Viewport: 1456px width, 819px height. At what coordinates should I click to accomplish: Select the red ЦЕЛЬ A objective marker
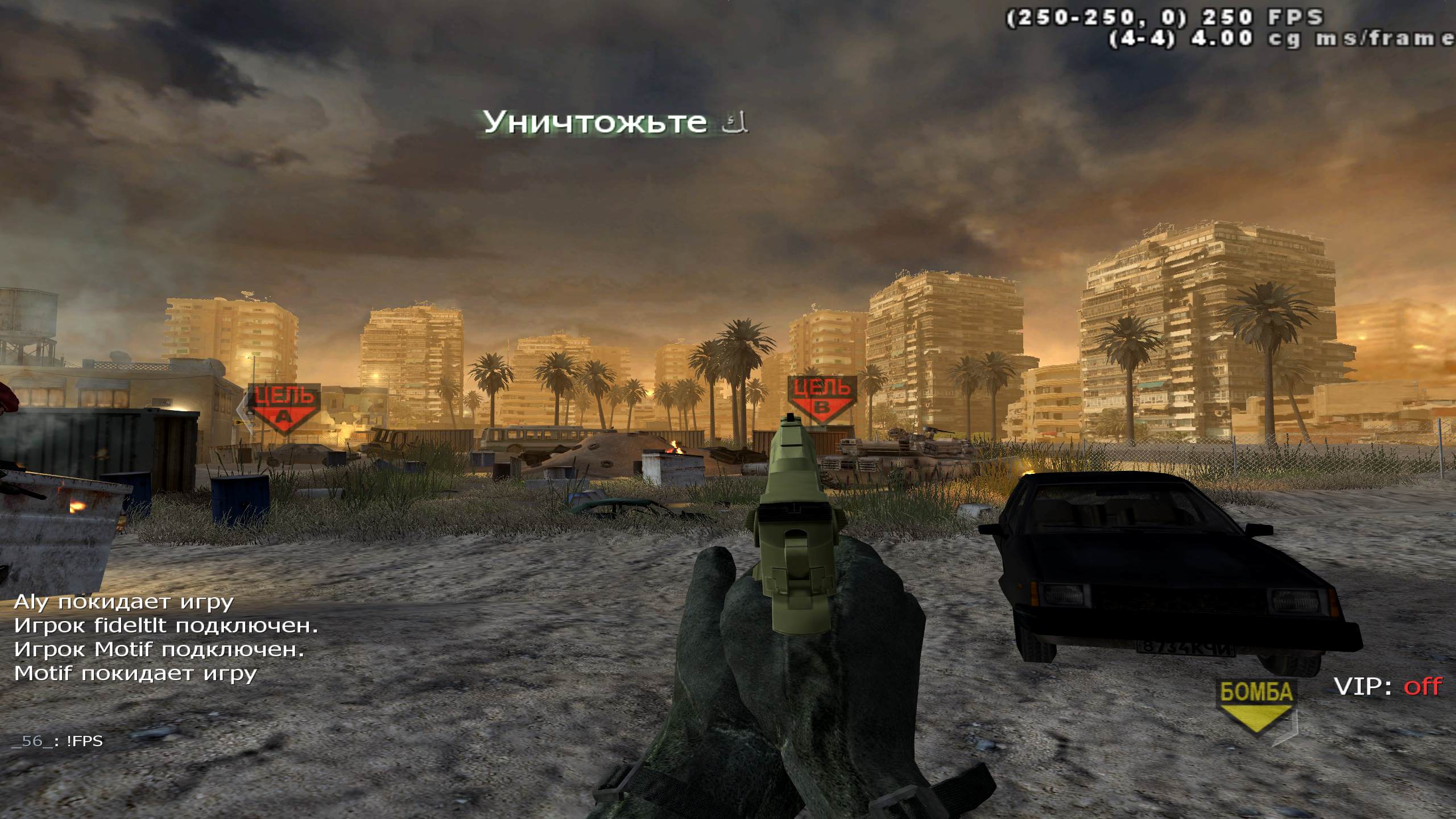pyautogui.click(x=283, y=407)
